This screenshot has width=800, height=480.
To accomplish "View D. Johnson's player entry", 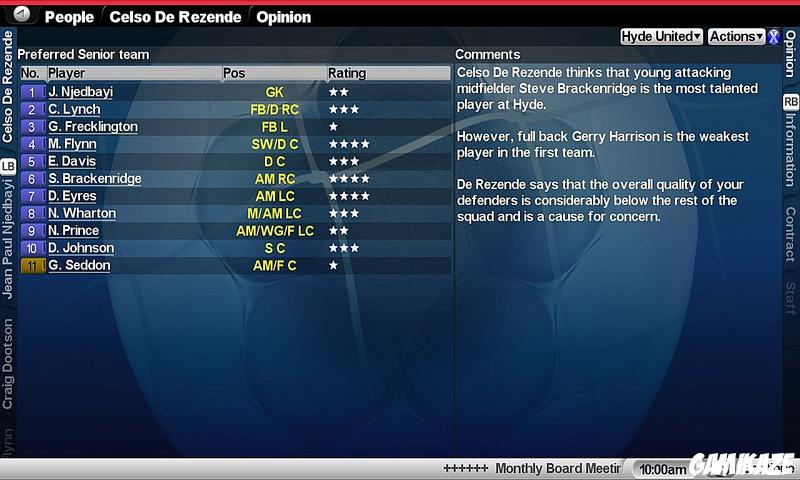I will [80, 248].
